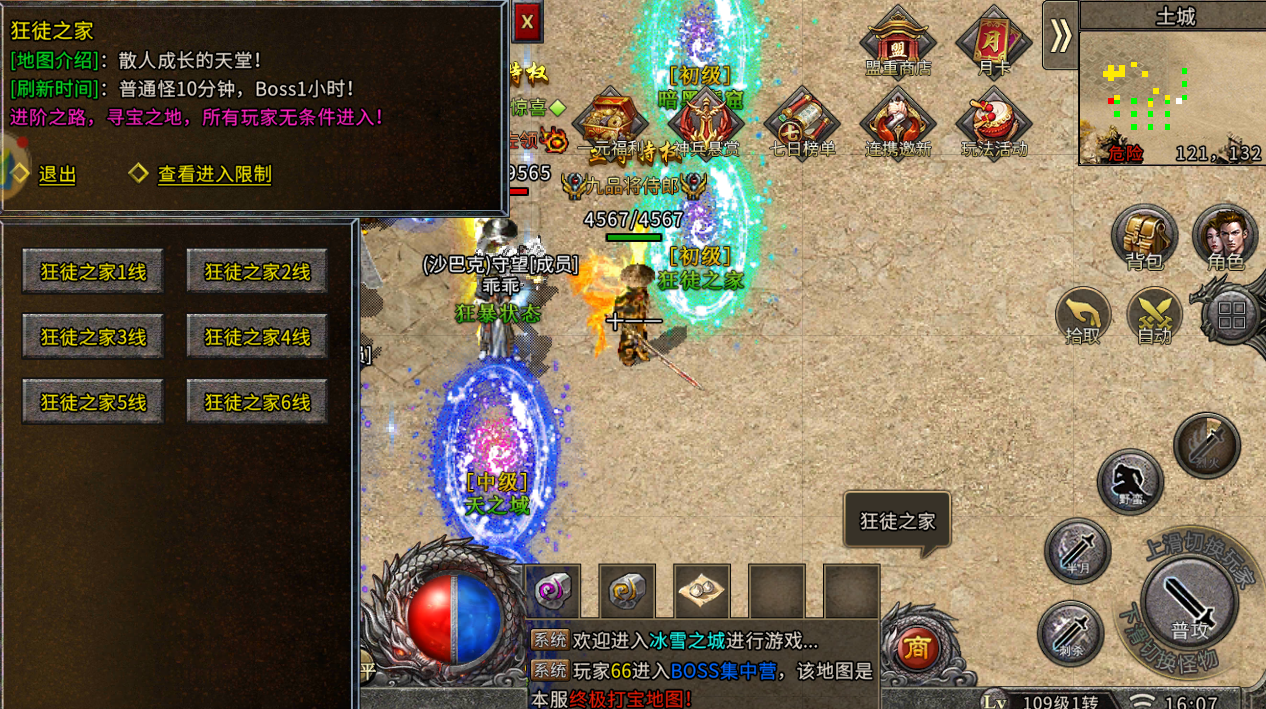Tap the 拾取 pickup button
Screen dimensions: 1266x709
click(x=1083, y=316)
